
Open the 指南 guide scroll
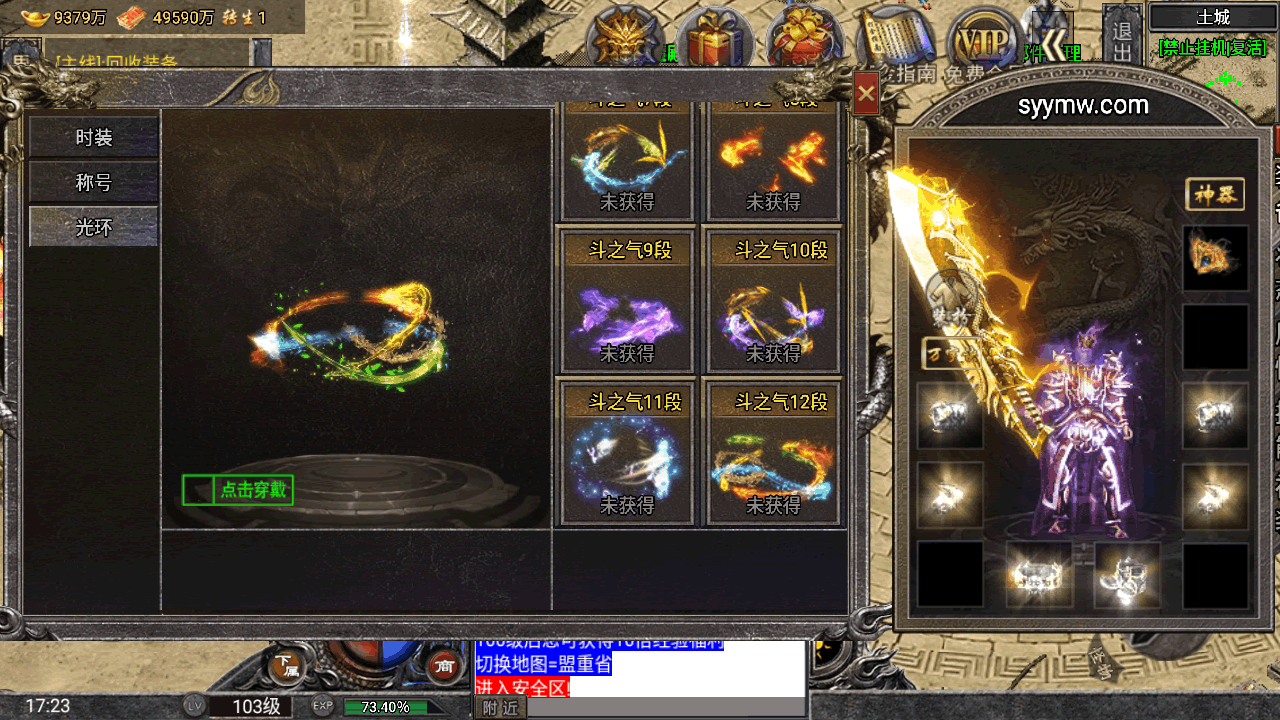[x=895, y=45]
